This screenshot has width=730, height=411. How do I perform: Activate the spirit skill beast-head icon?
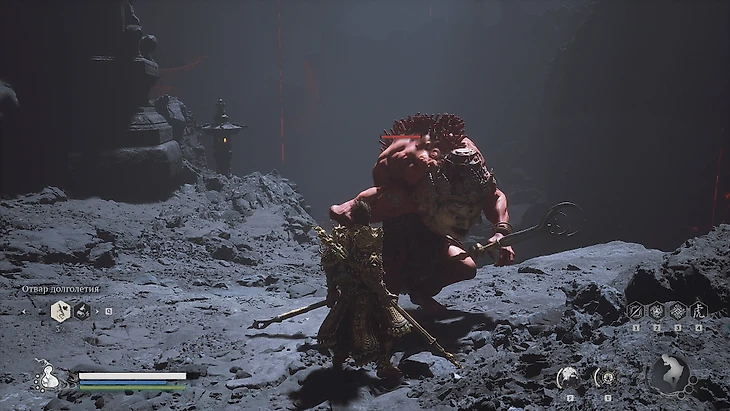(x=569, y=377)
